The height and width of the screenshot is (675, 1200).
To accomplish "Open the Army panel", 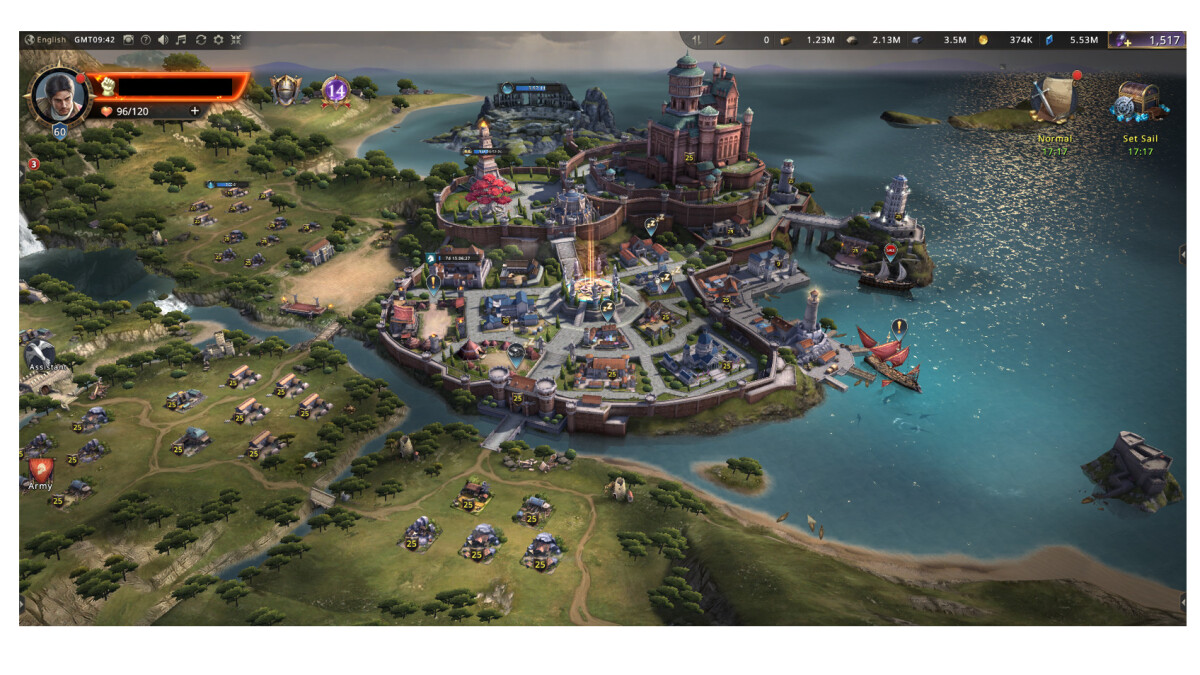I will point(41,472).
